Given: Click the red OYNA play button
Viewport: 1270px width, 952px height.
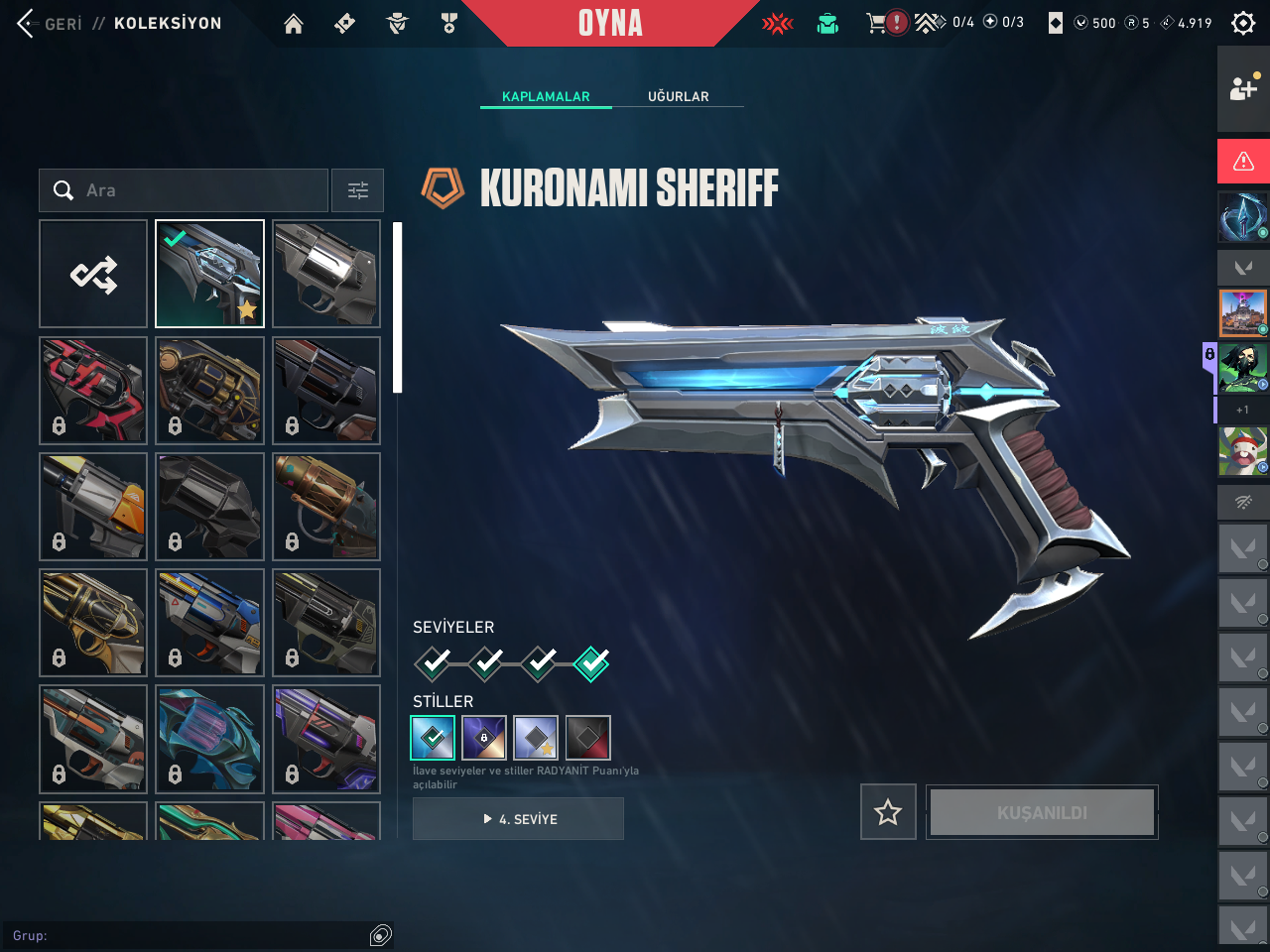Looking at the screenshot, I should [x=610, y=23].
